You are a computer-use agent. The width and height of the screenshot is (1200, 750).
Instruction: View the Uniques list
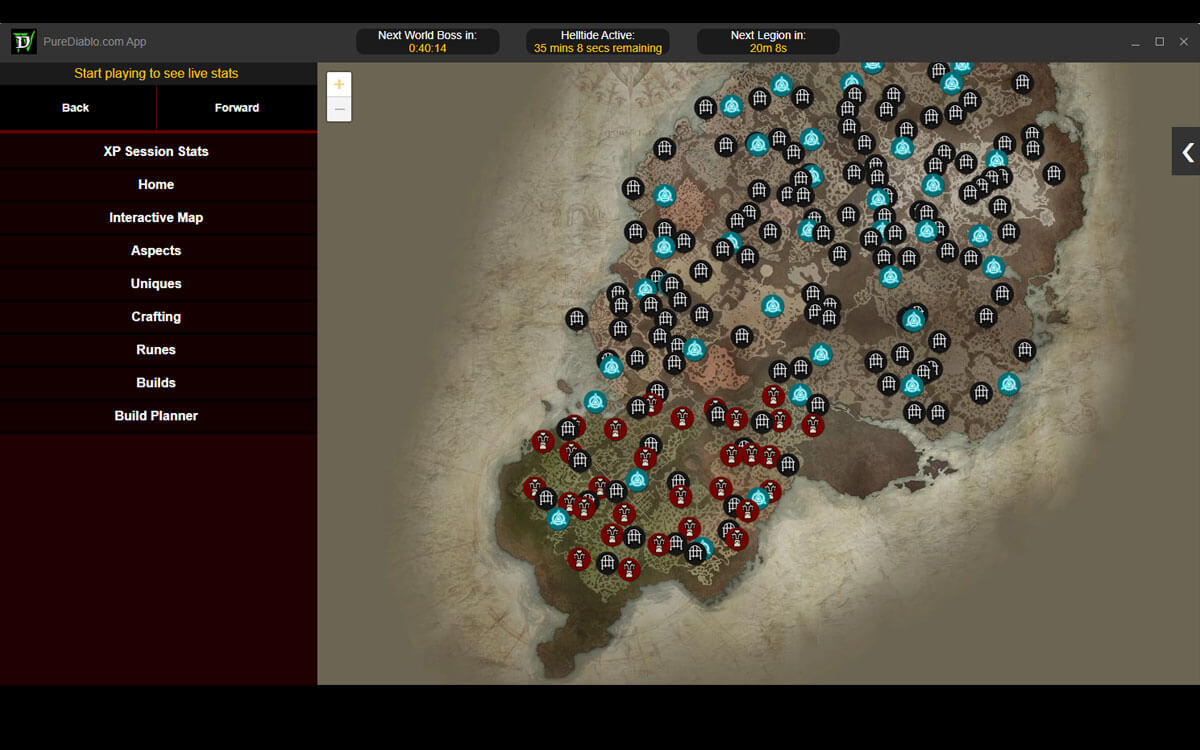click(156, 283)
